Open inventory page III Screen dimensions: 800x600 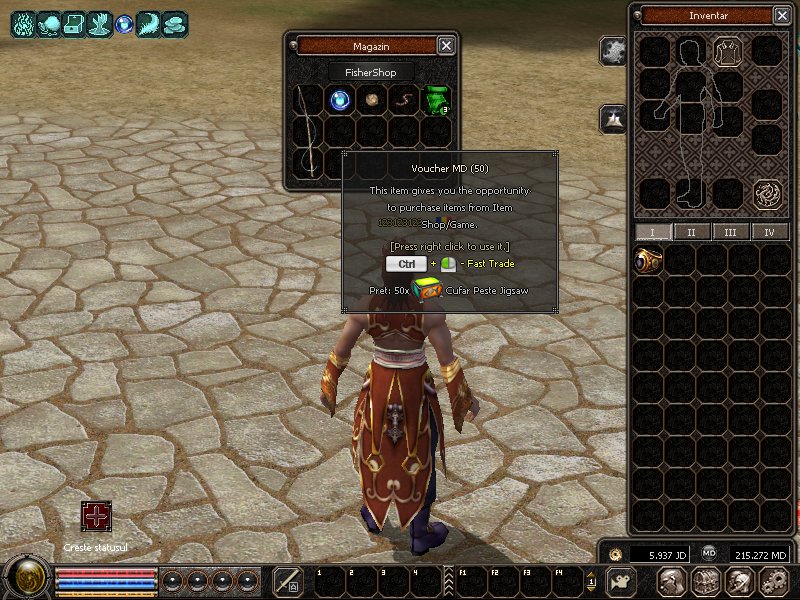pos(730,232)
